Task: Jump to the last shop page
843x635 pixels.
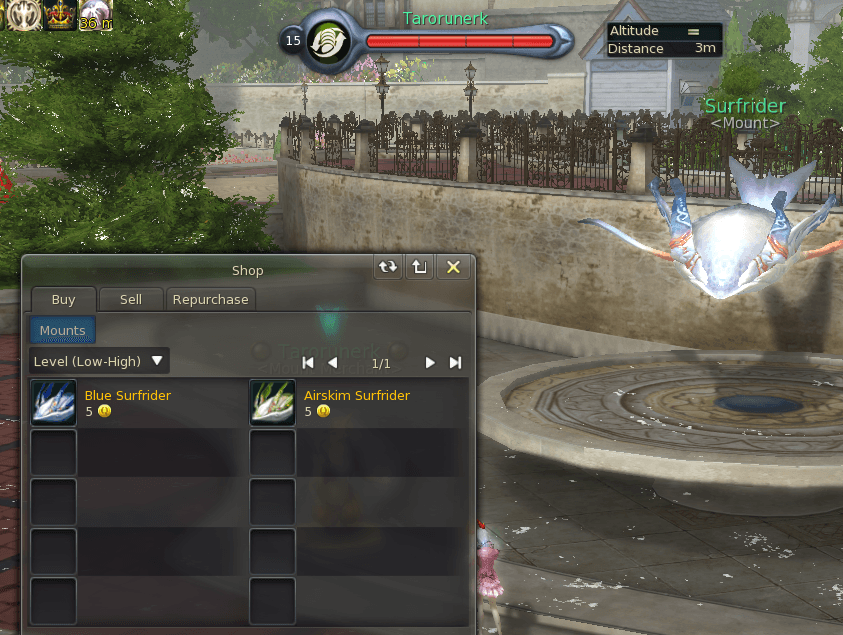Action: 455,362
